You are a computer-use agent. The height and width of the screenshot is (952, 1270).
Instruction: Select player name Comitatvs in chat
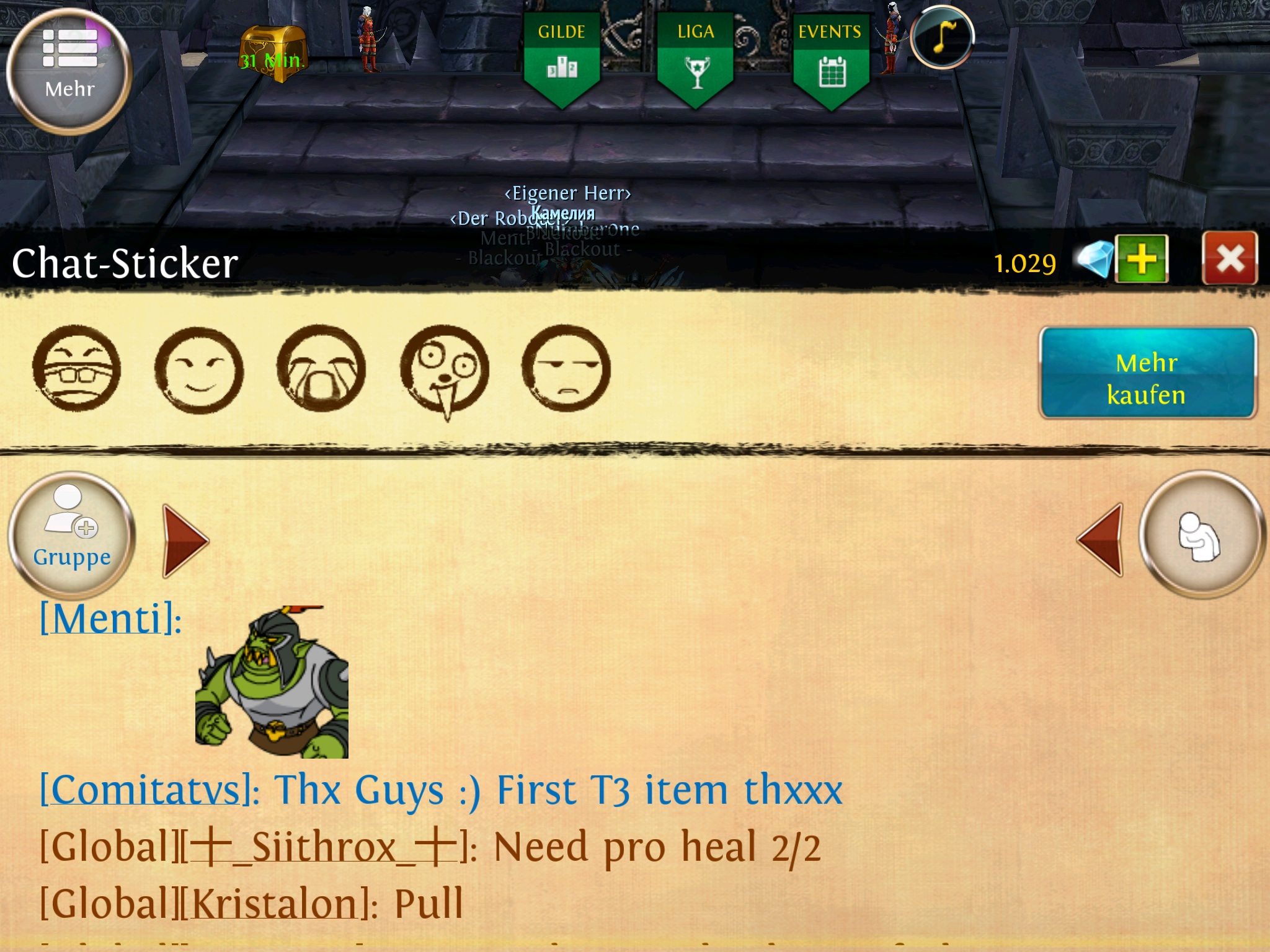coord(146,791)
